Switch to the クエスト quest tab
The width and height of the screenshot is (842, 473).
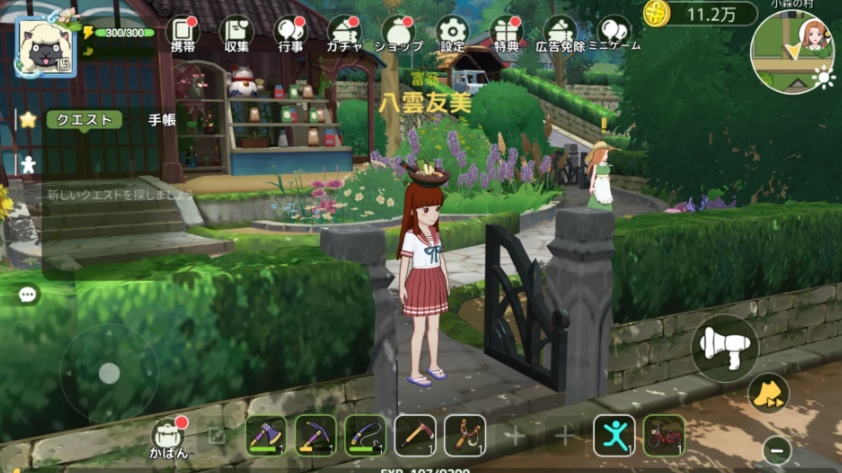click(84, 119)
